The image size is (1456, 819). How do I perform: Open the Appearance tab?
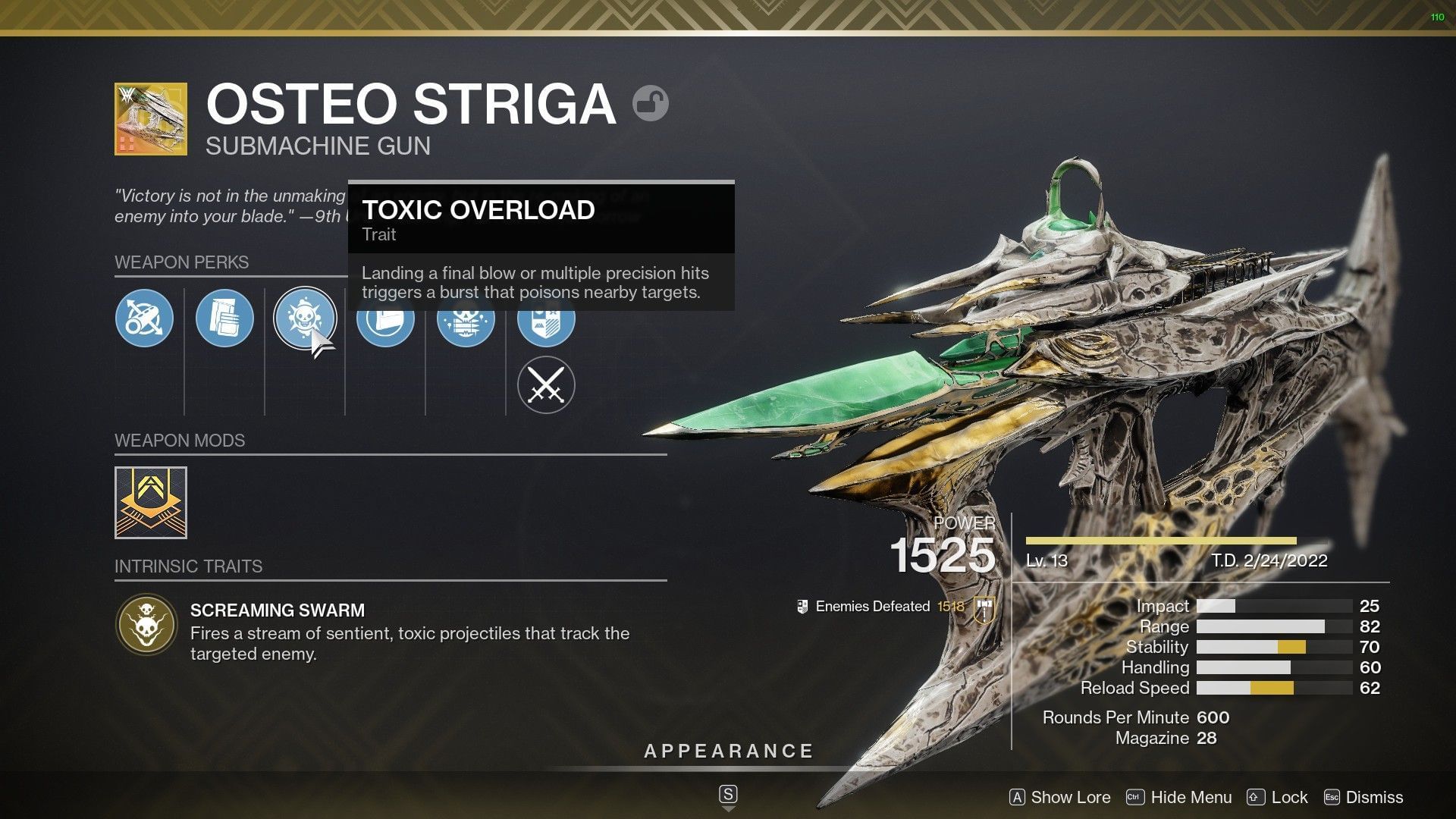tap(727, 751)
